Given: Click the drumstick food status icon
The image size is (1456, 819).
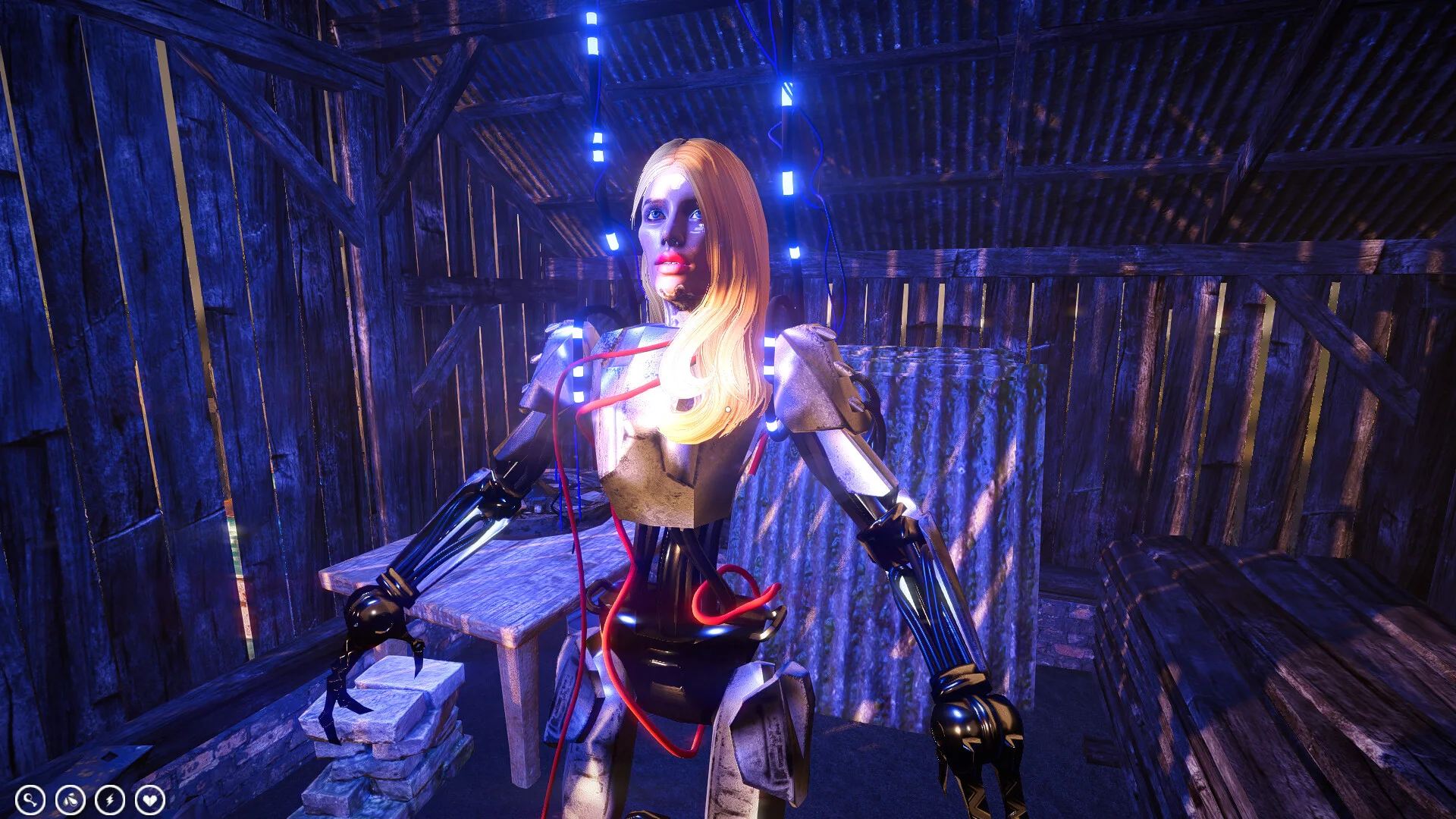Looking at the screenshot, I should [x=30, y=799].
